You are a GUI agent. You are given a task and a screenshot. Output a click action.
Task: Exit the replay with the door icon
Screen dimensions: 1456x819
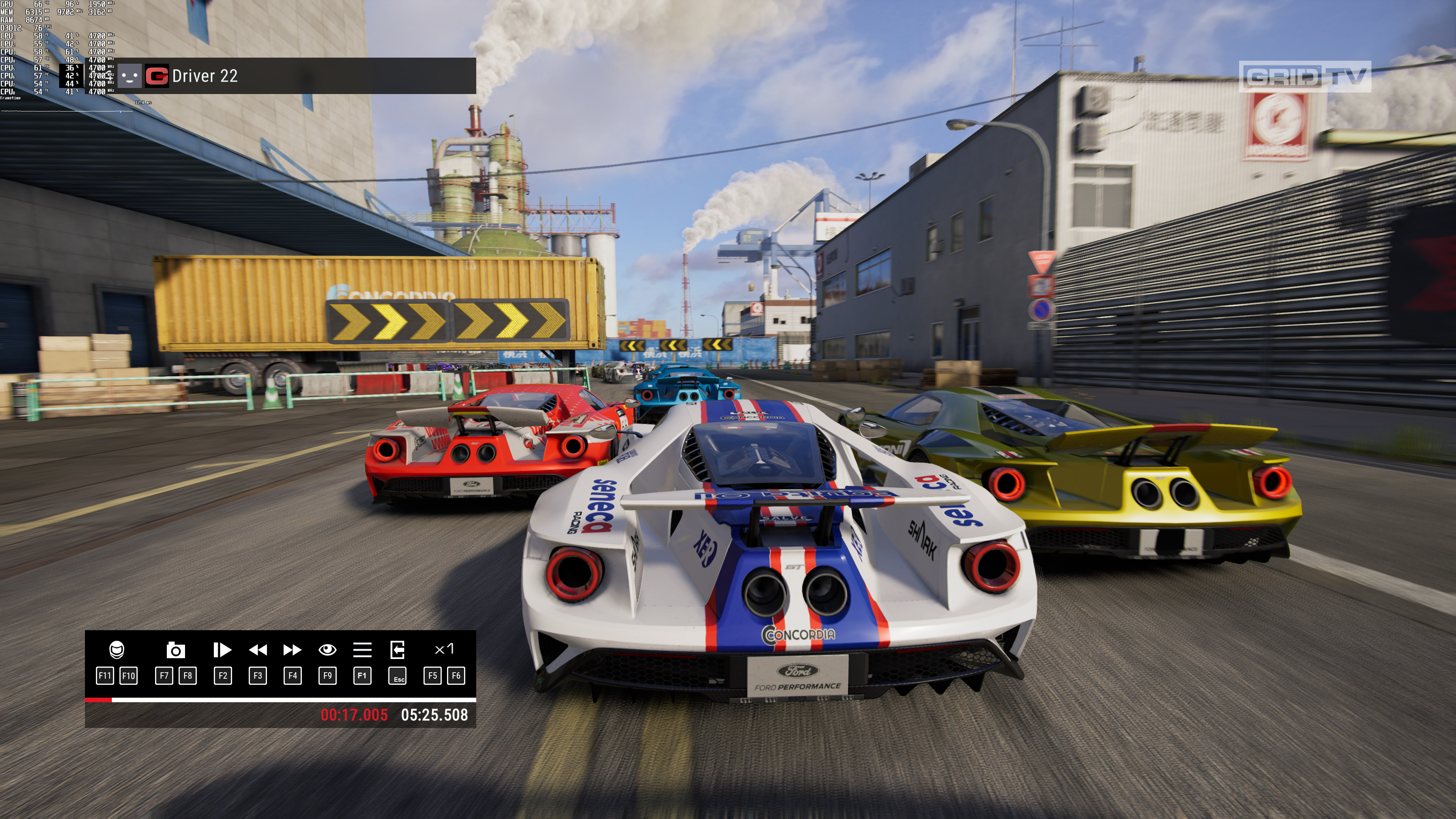(397, 650)
